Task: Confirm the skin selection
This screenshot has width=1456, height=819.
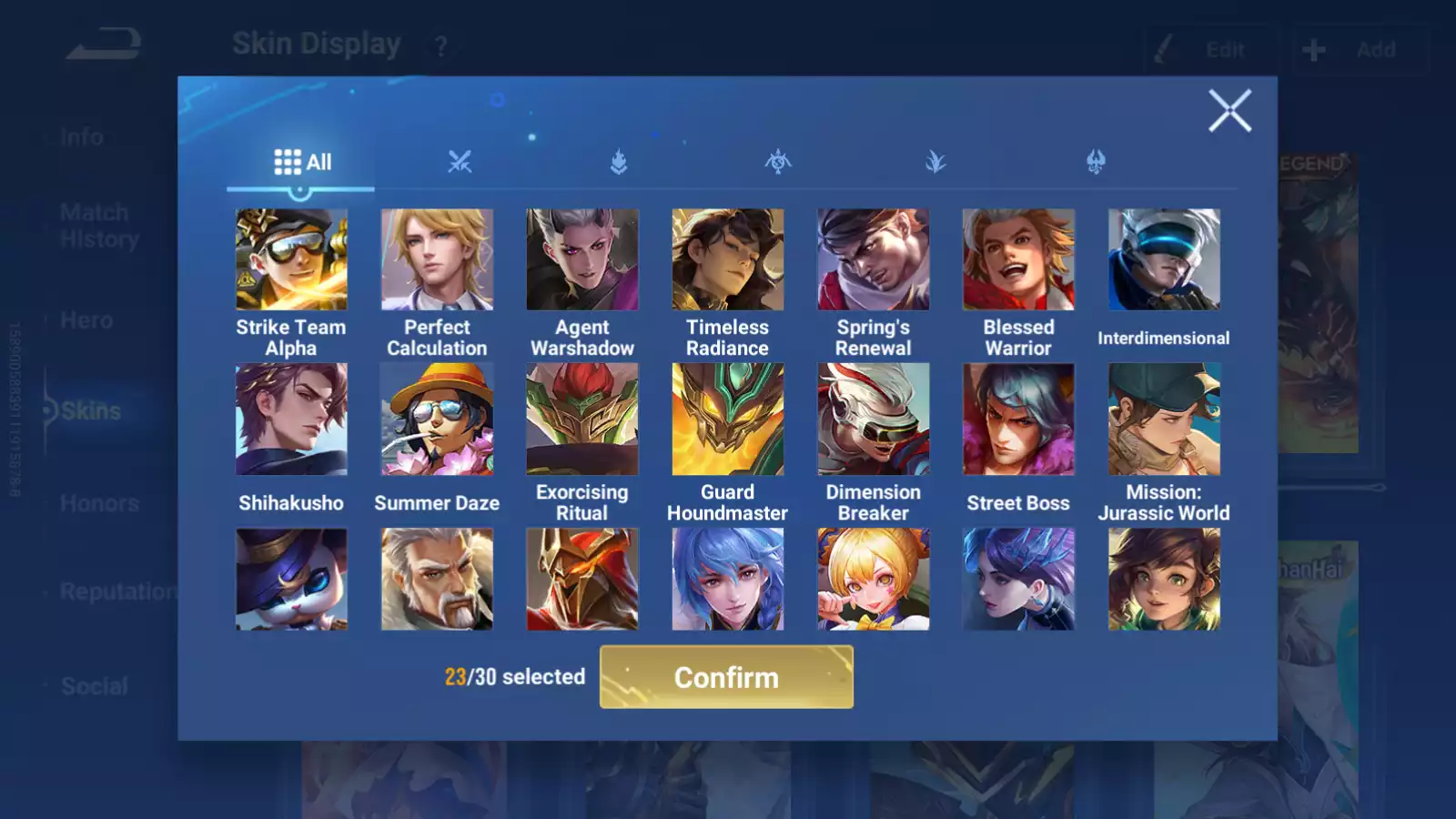Action: click(x=726, y=677)
